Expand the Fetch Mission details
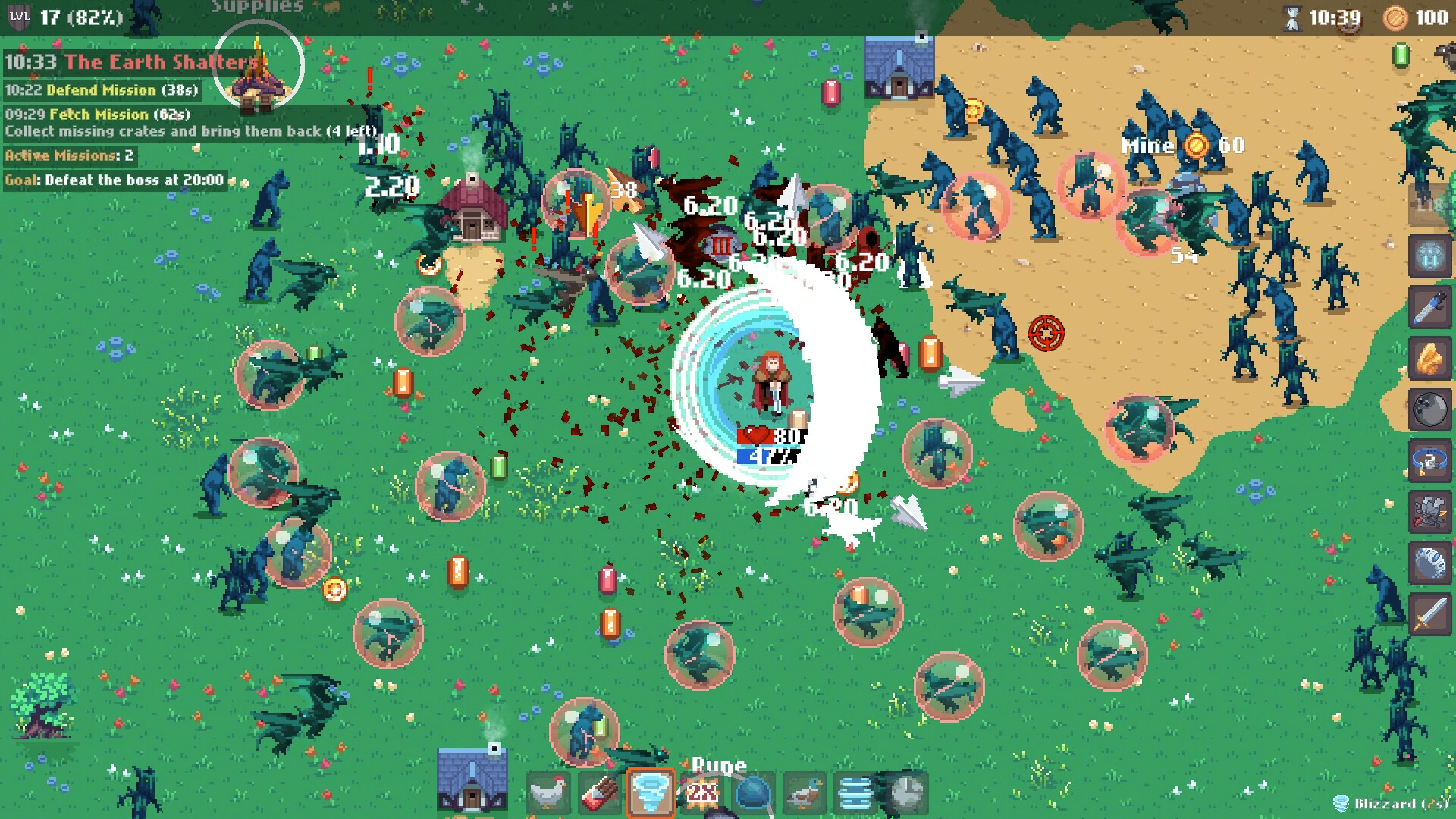1456x819 pixels. click(x=99, y=115)
